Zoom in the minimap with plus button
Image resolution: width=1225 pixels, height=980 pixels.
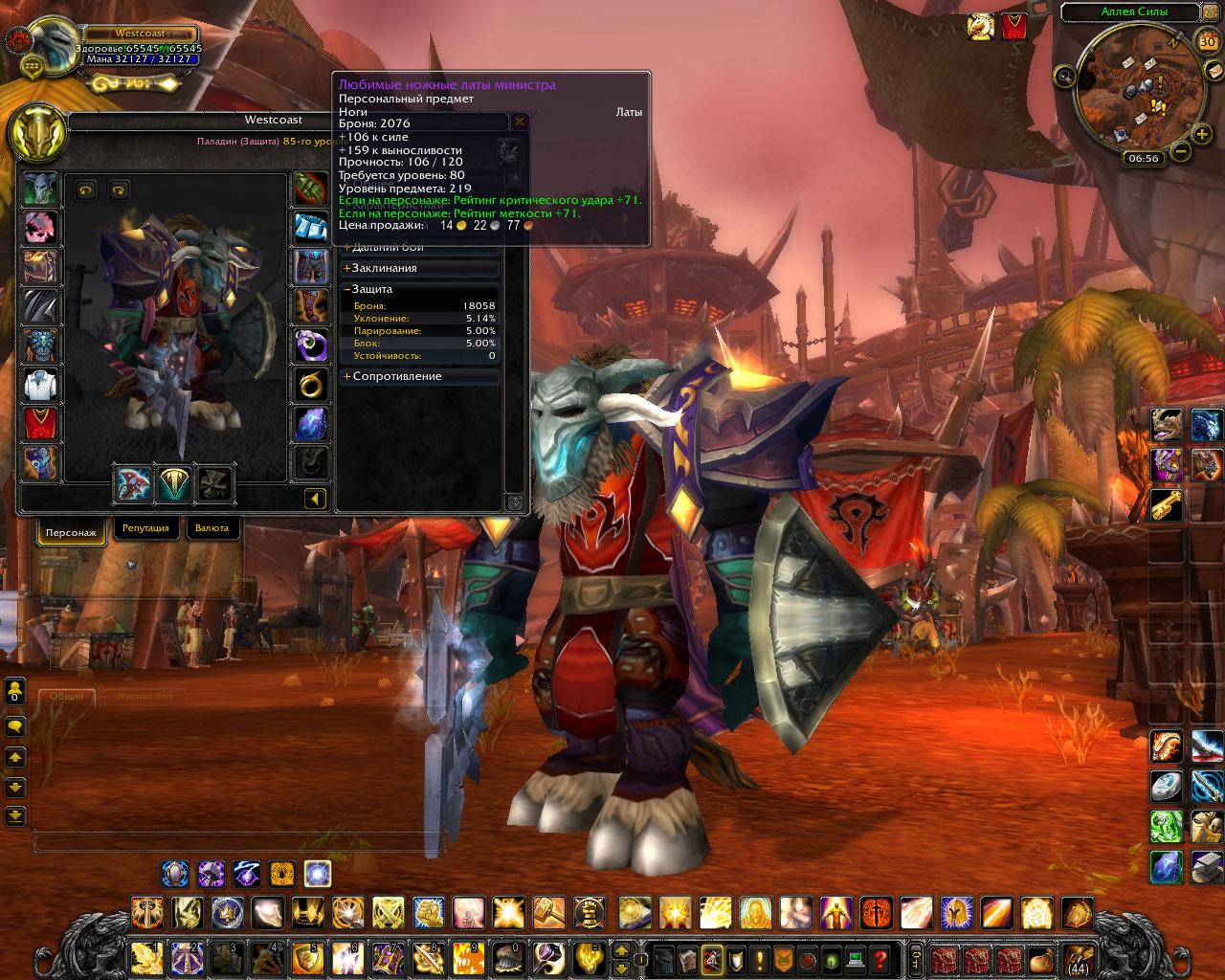pyautogui.click(x=1203, y=134)
